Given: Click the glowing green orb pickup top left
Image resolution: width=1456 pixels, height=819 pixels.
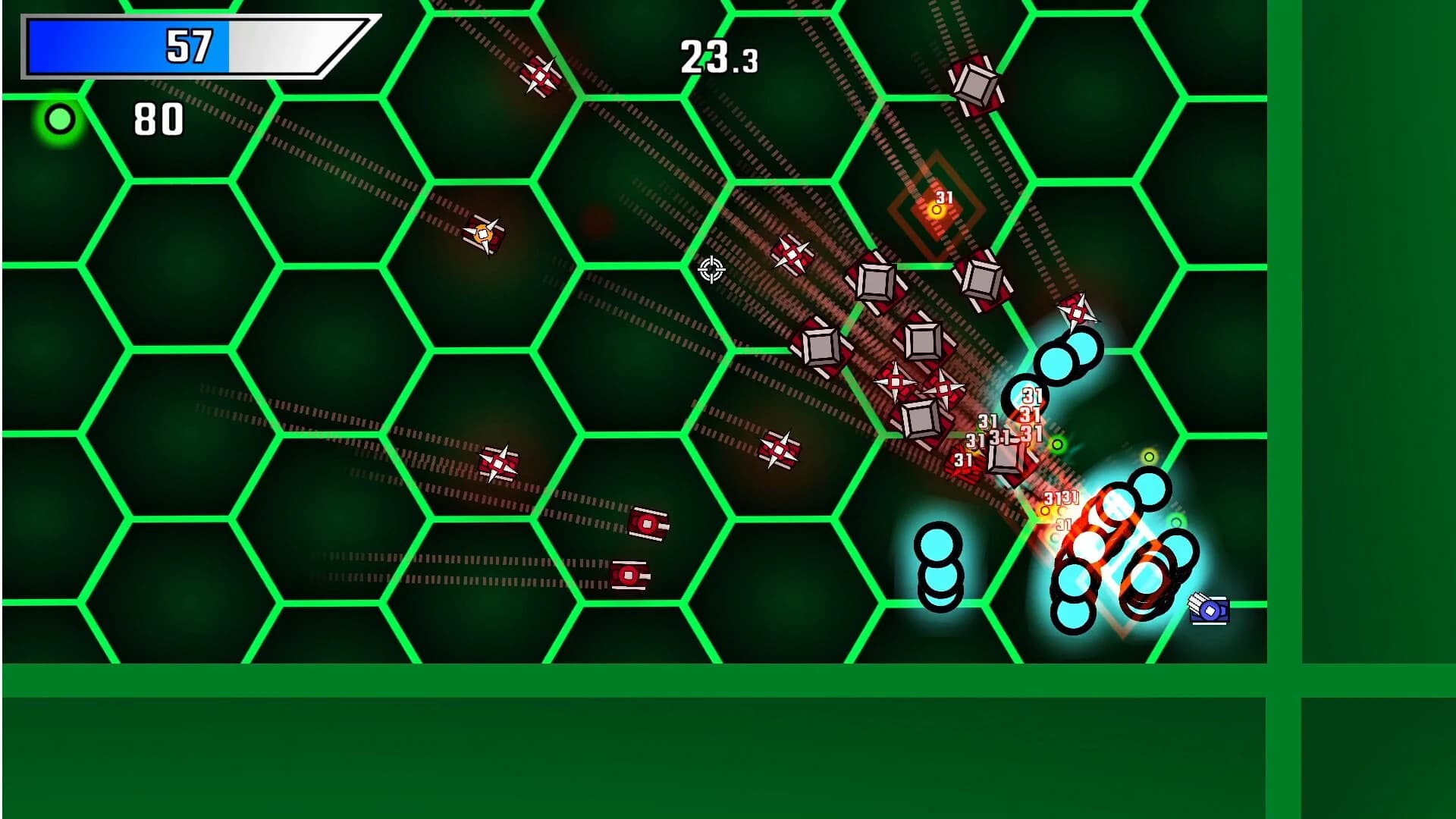Looking at the screenshot, I should (58, 118).
